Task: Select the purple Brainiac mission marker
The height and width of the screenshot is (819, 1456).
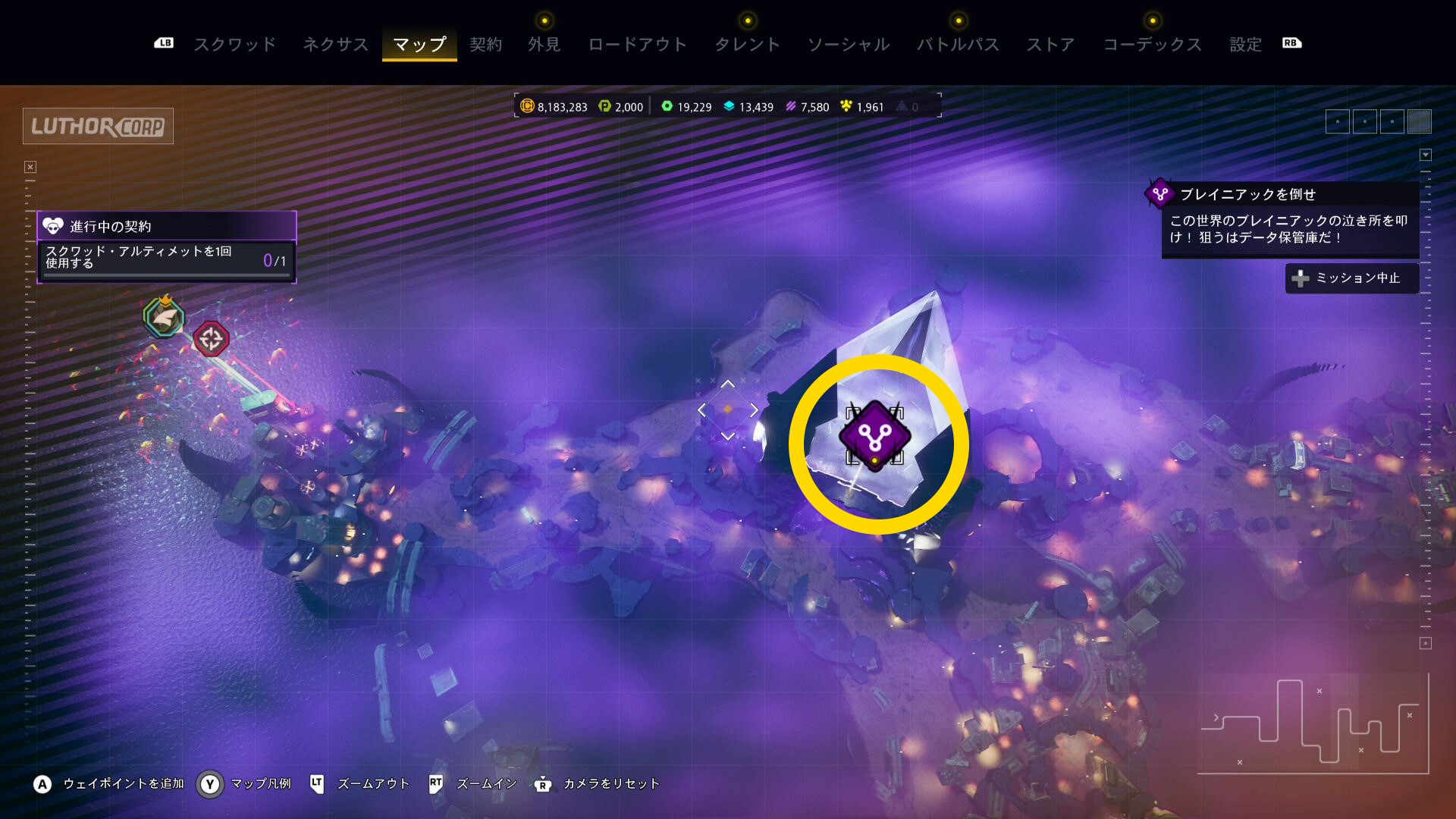Action: pyautogui.click(x=874, y=436)
